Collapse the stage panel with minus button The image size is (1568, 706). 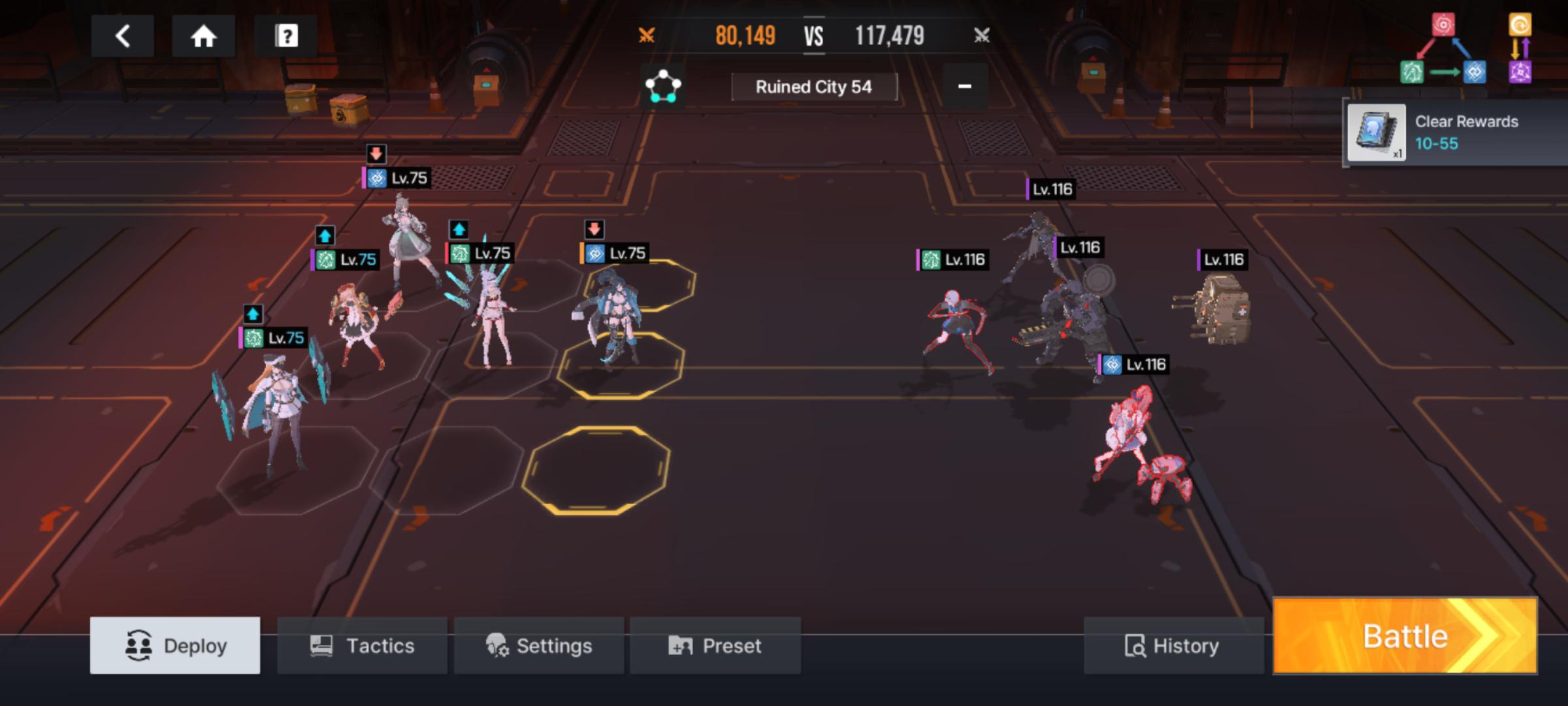[x=964, y=86]
